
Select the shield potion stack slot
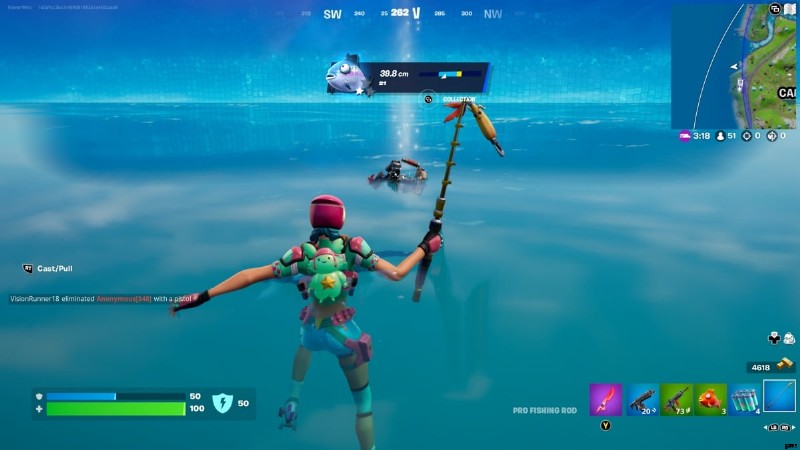(745, 399)
